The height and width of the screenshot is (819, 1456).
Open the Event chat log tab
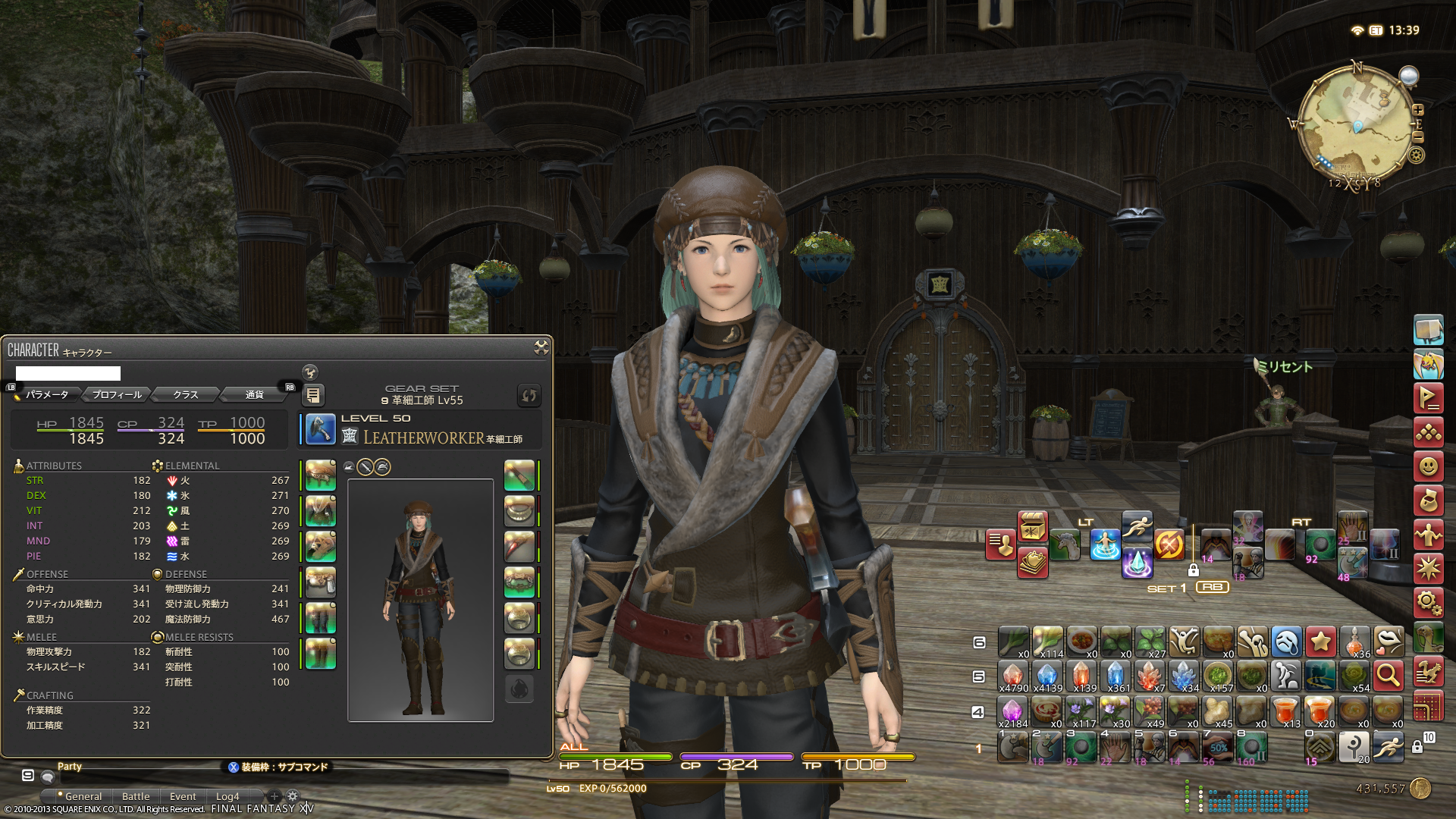[183, 796]
